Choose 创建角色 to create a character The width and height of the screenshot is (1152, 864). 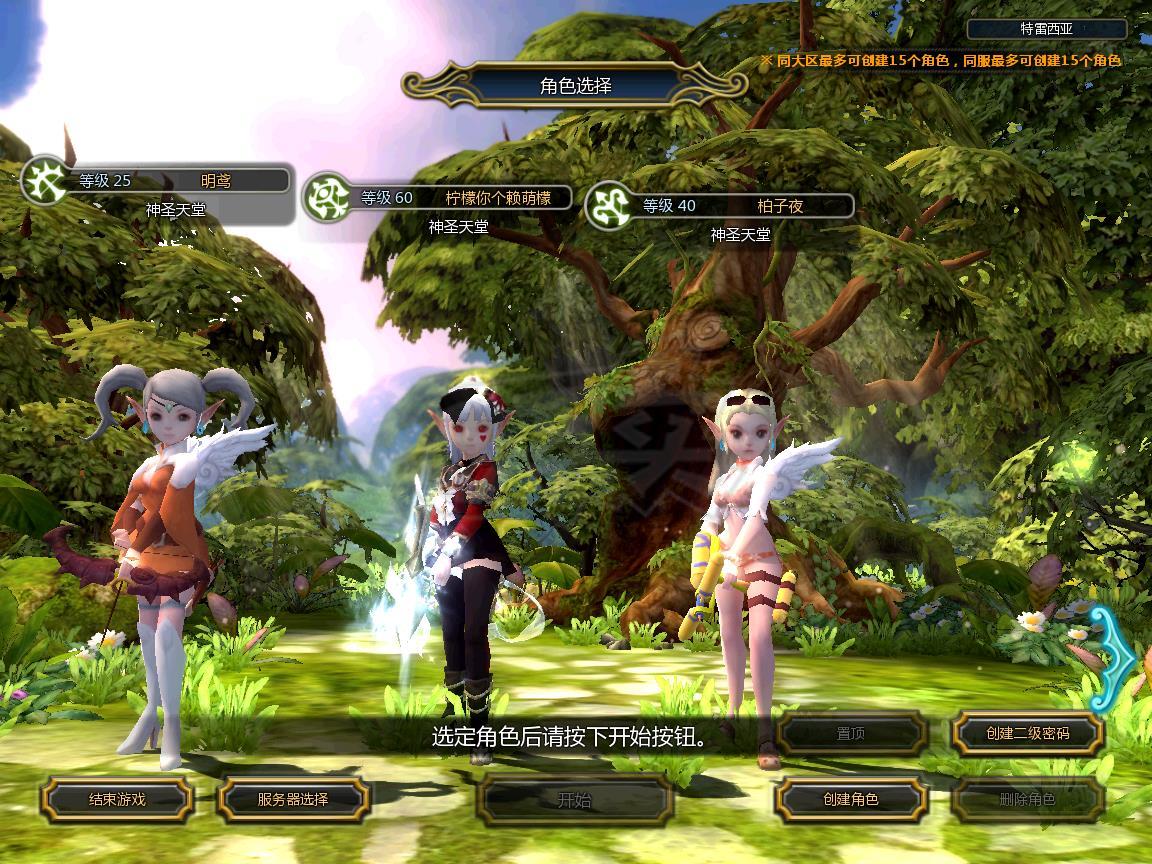(x=851, y=799)
